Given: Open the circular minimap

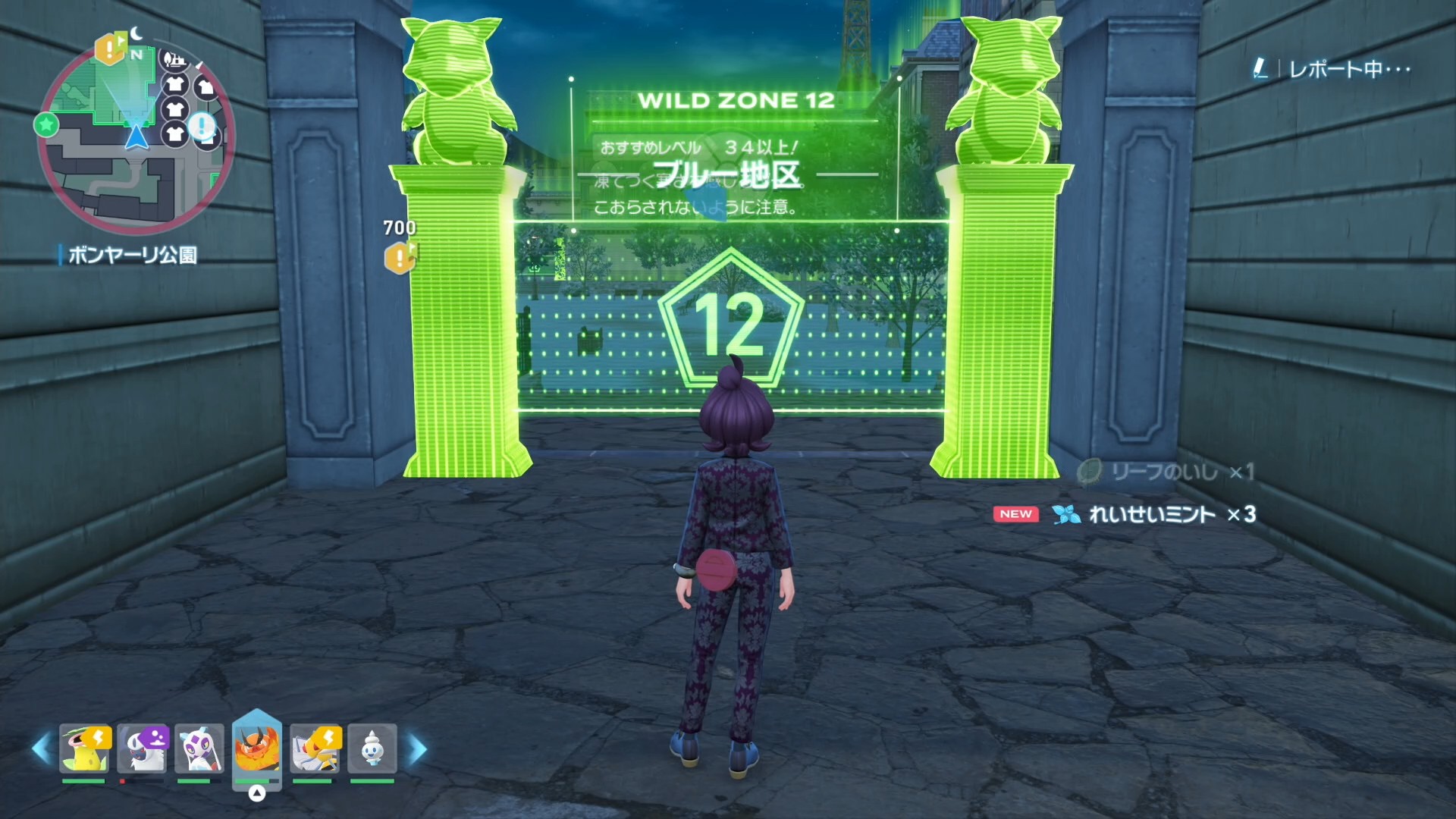Looking at the screenshot, I should [x=136, y=136].
